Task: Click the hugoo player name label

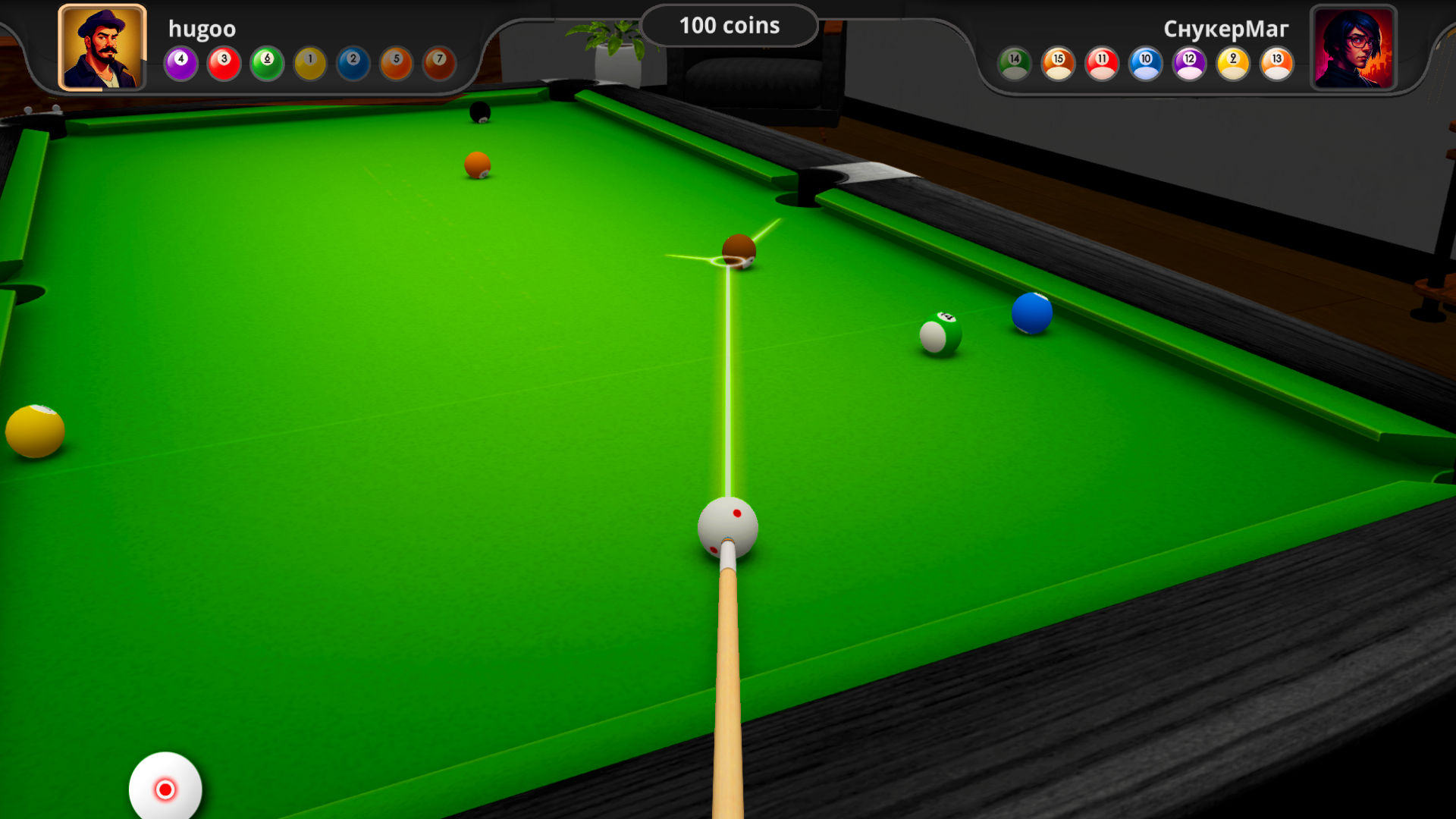Action: coord(202,29)
